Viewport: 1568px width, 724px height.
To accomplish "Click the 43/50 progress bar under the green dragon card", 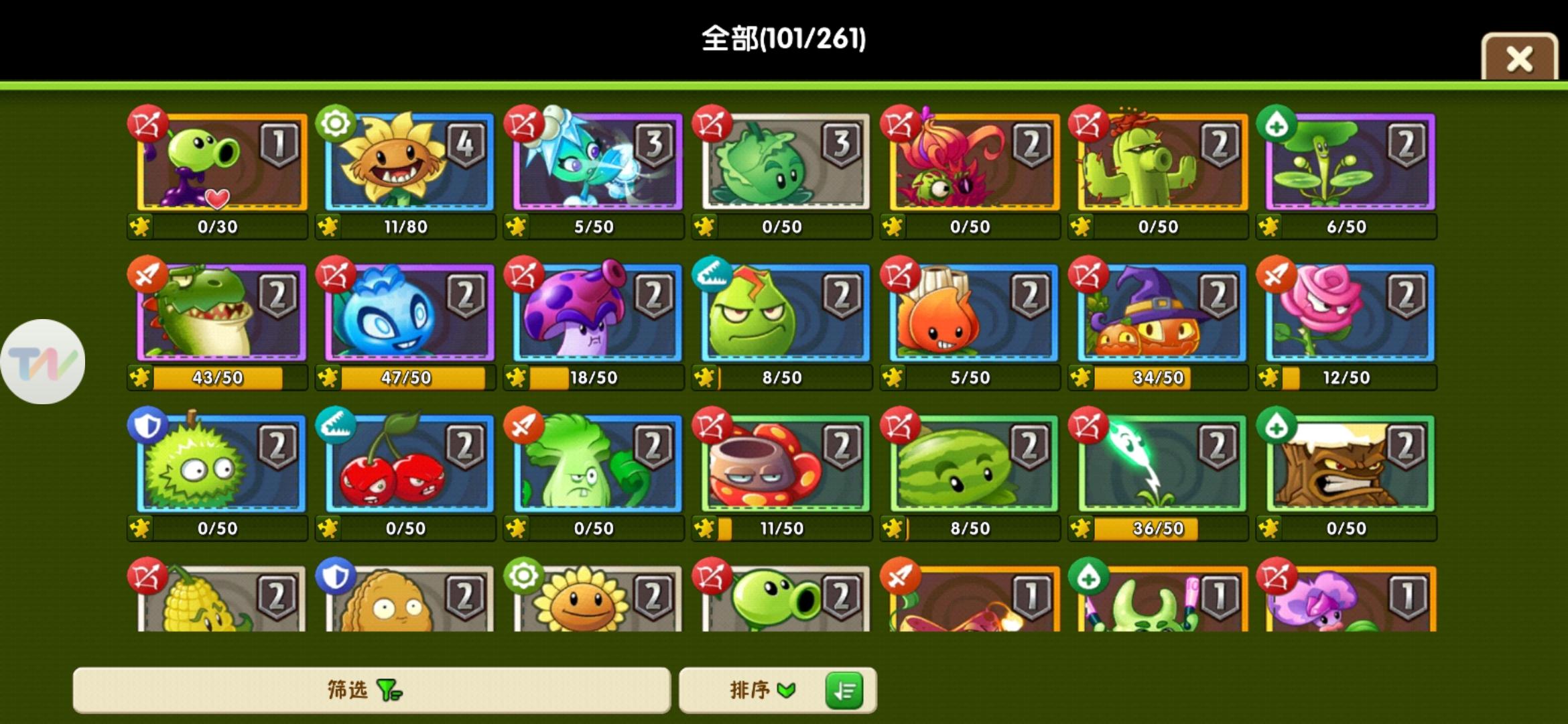I will point(218,377).
